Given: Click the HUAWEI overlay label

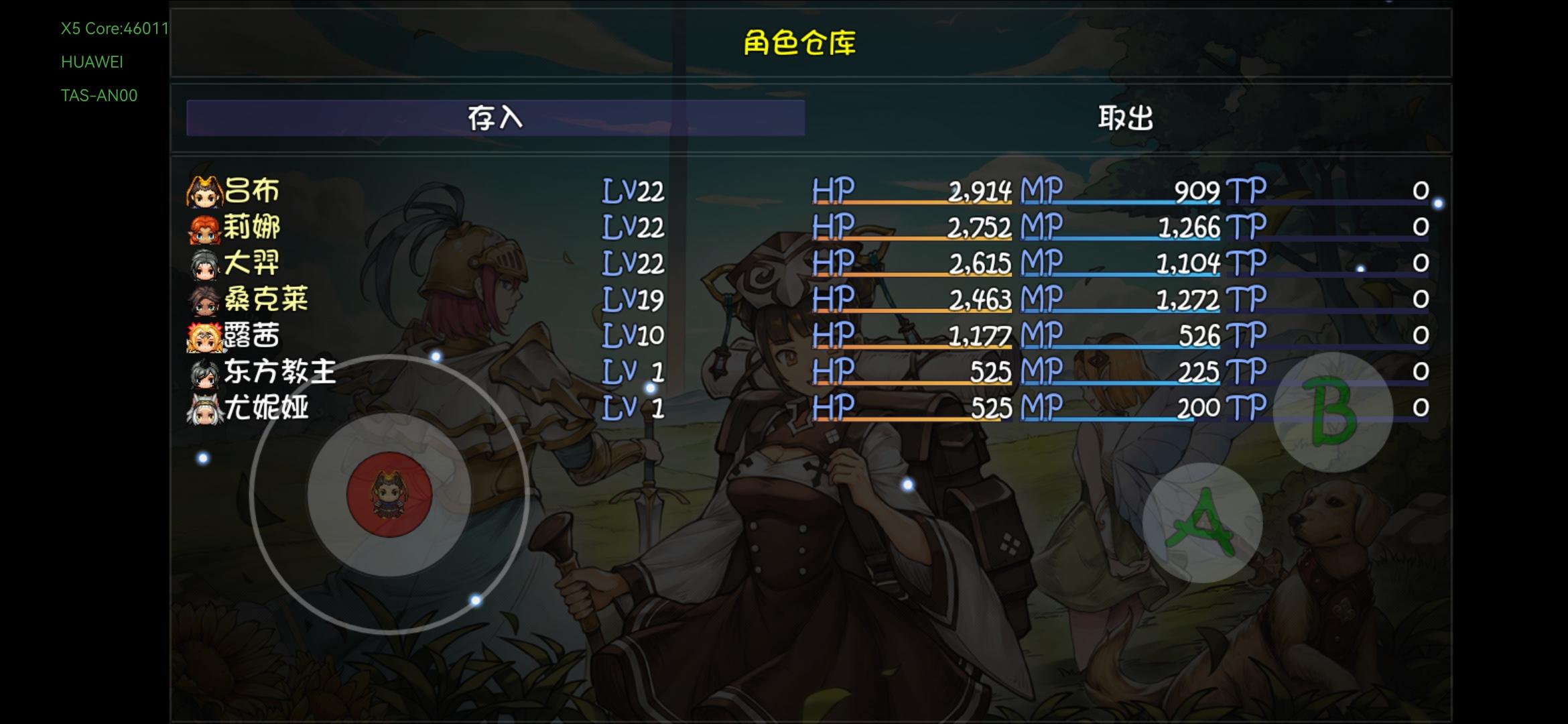Looking at the screenshot, I should 92,62.
